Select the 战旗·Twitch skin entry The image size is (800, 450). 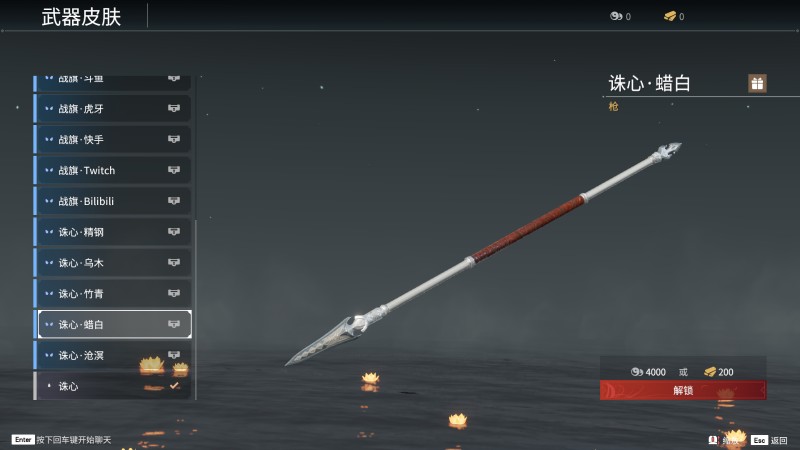pyautogui.click(x=113, y=170)
